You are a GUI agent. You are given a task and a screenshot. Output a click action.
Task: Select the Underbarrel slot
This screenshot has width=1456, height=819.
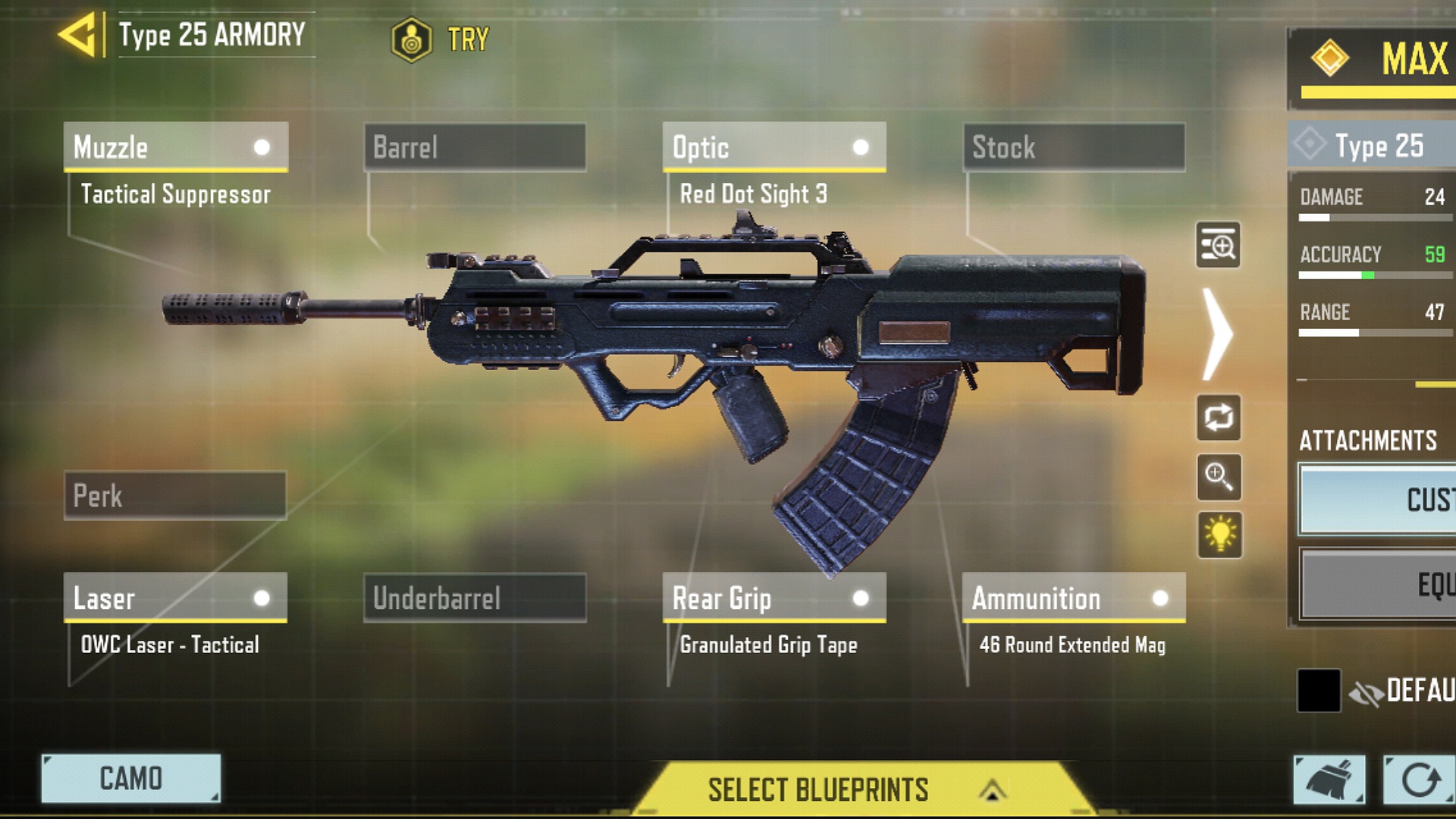coord(475,598)
